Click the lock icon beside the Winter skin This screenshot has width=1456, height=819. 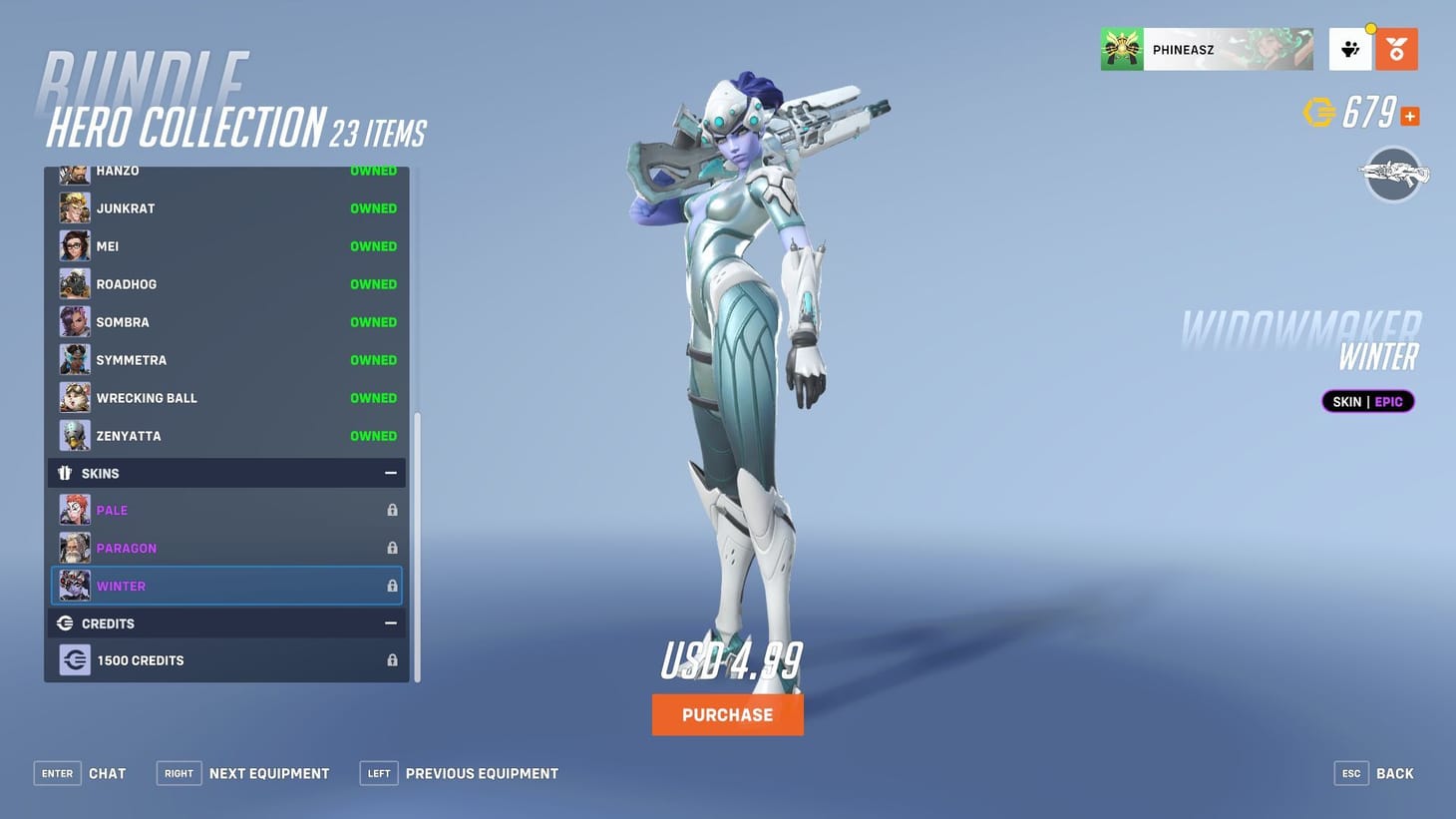tap(392, 586)
